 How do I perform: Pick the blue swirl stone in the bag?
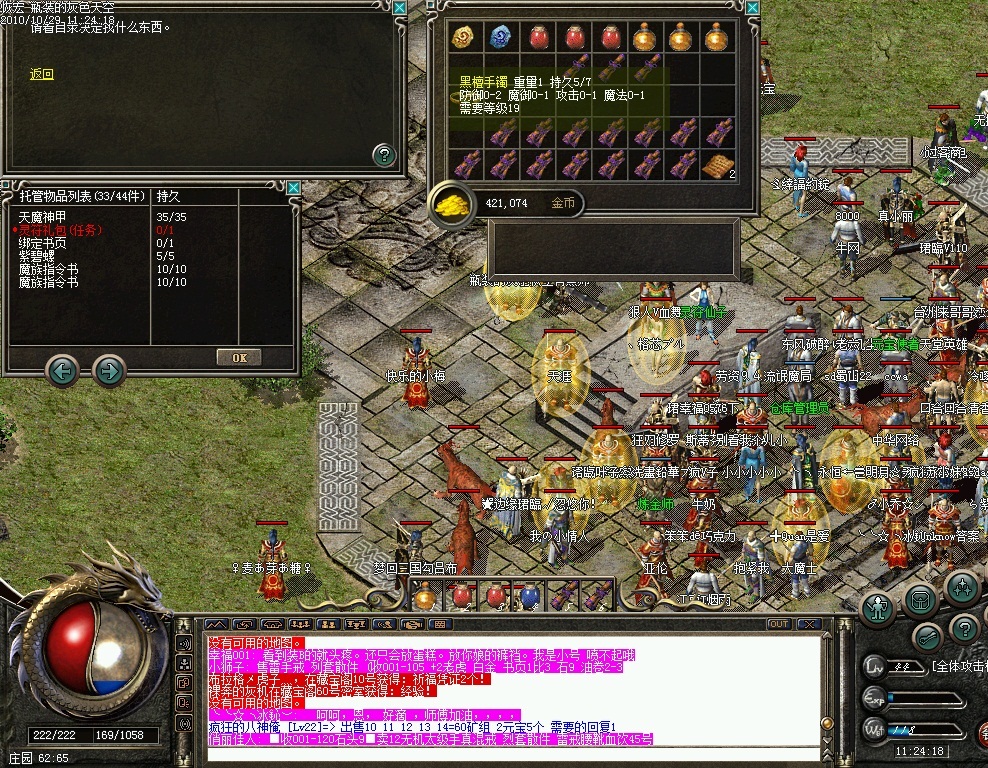[x=500, y=38]
